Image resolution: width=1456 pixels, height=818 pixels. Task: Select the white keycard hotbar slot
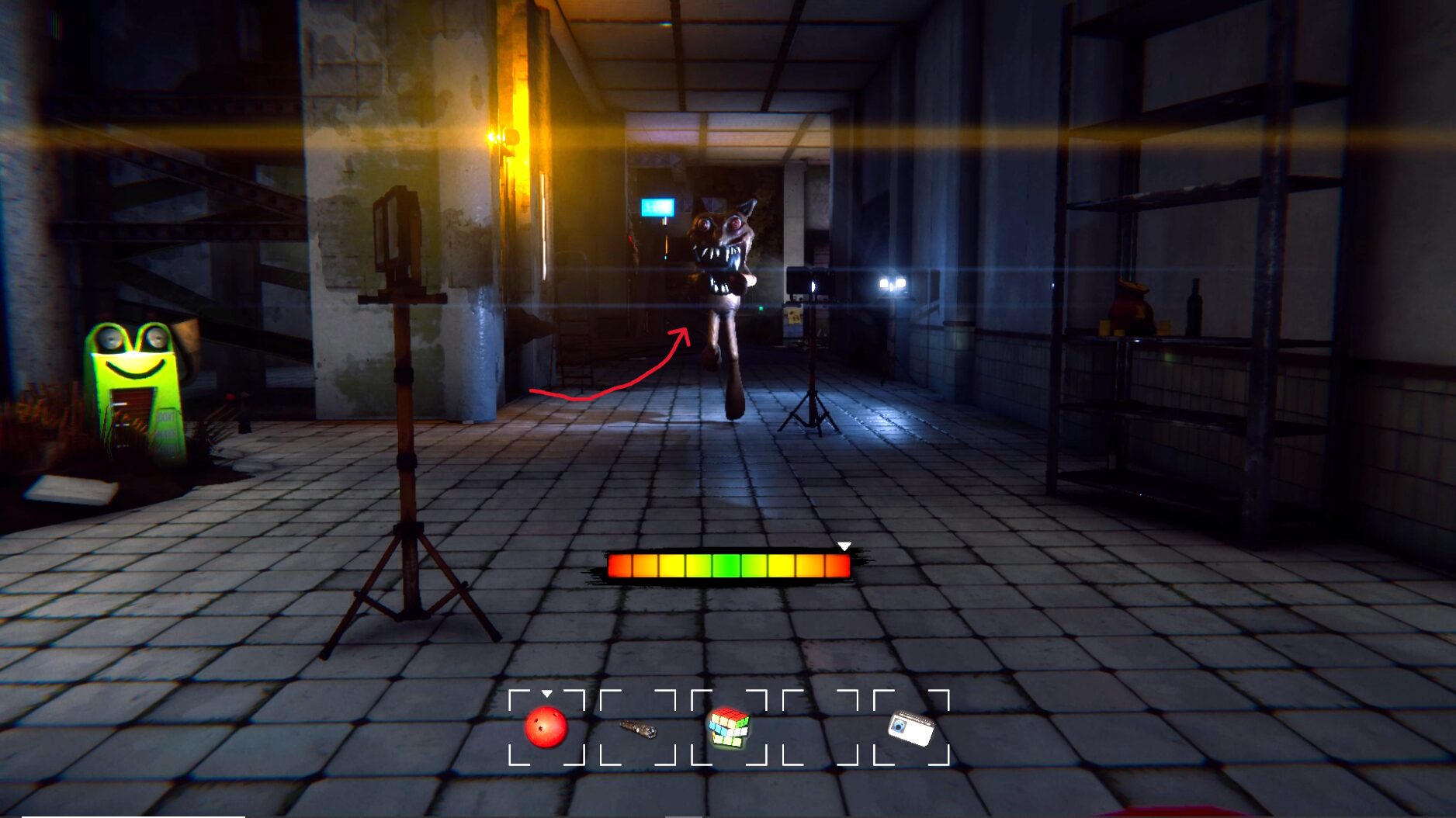coord(911,727)
